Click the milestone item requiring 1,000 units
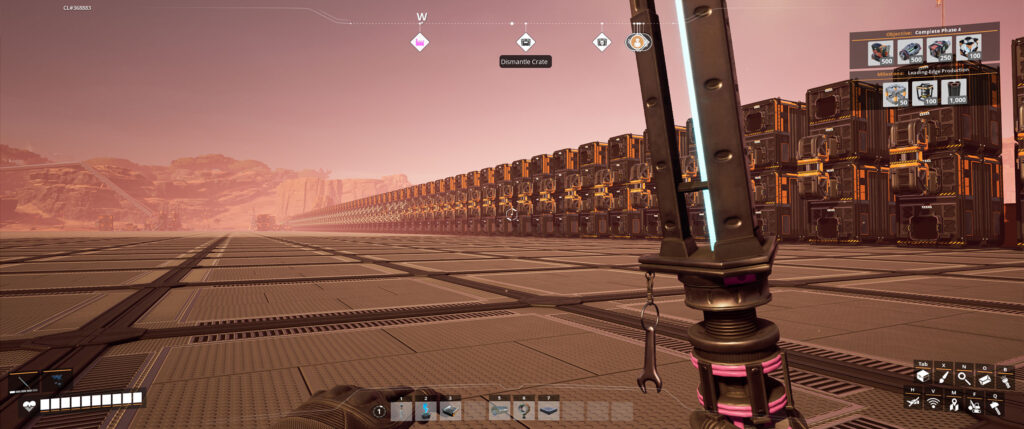 pos(958,93)
